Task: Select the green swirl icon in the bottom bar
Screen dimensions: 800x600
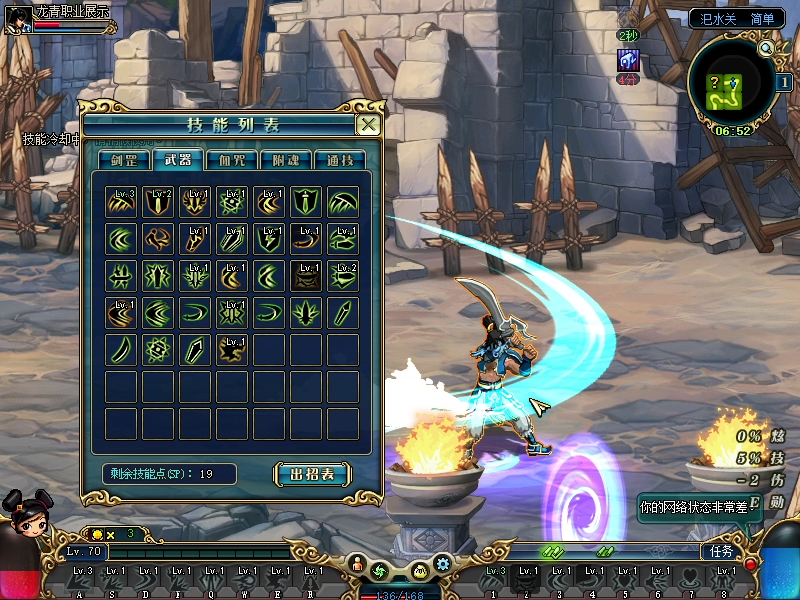Action: [379, 571]
